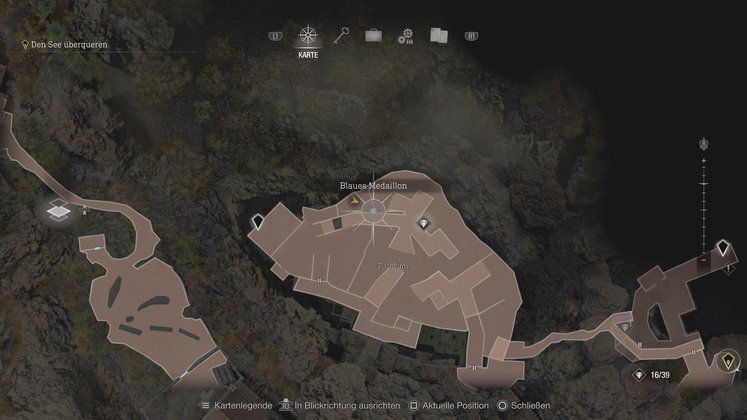Switch to the key items tab
Image resolution: width=747 pixels, height=420 pixels.
click(340, 36)
